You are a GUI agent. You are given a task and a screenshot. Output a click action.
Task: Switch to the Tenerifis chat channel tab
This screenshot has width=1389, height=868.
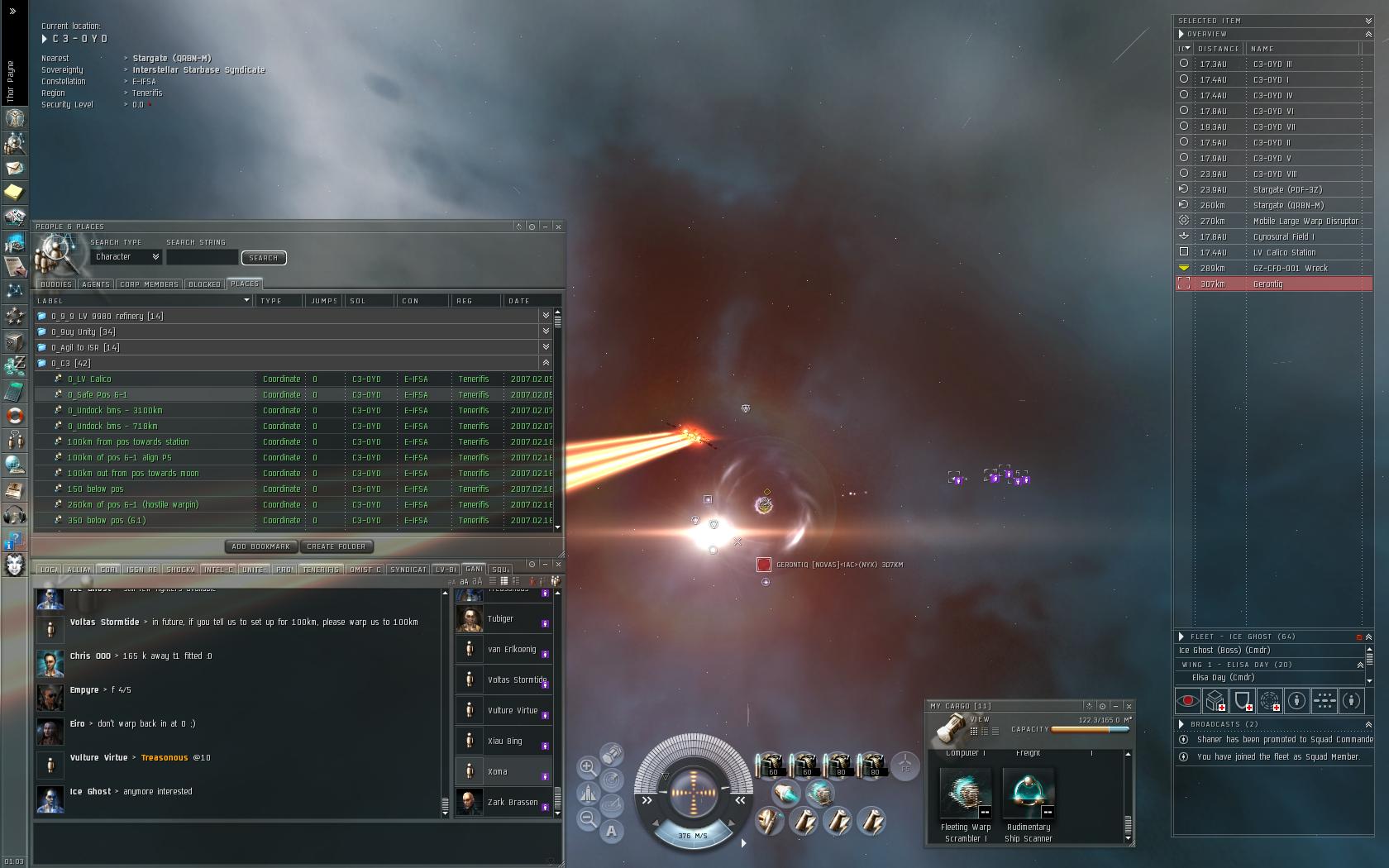click(320, 570)
